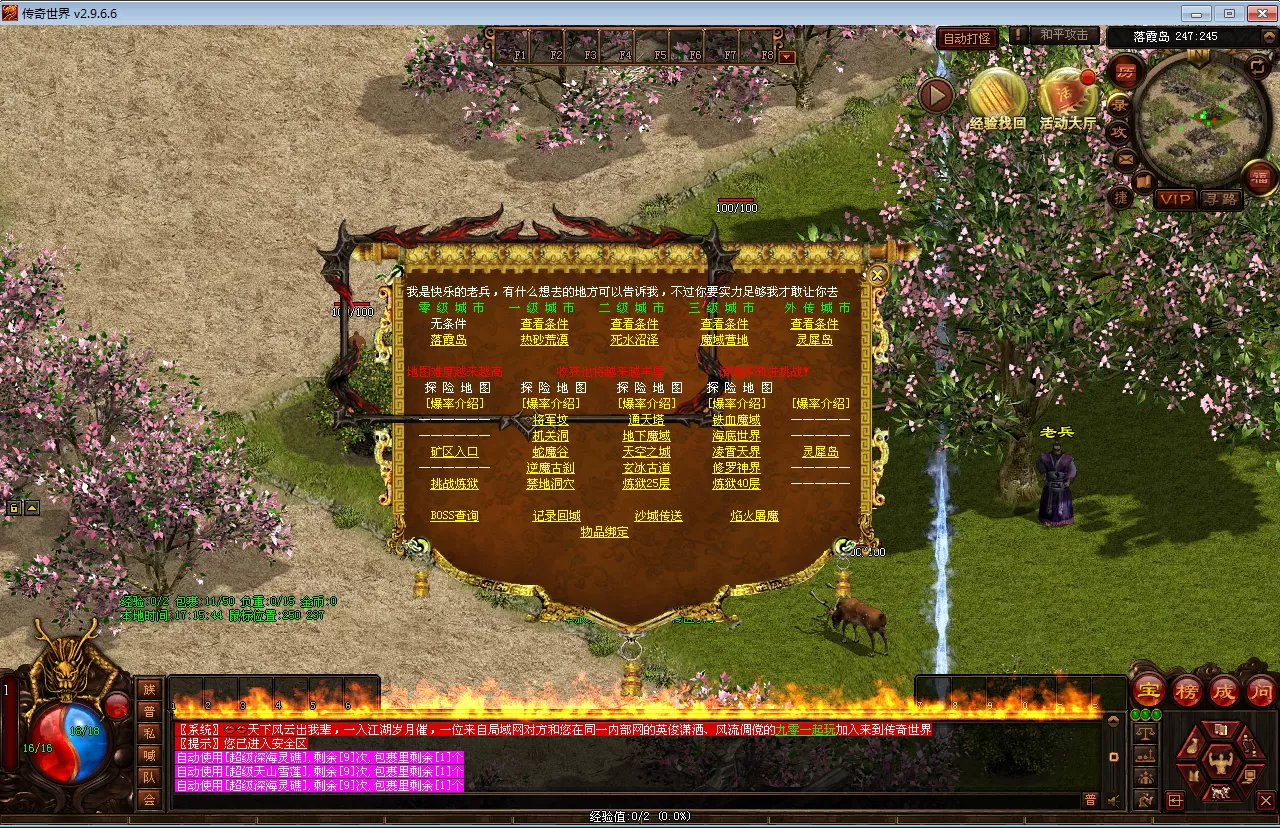1280x828 pixels.
Task: Teleport to 热砂荒漠 city
Action: [x=544, y=340]
